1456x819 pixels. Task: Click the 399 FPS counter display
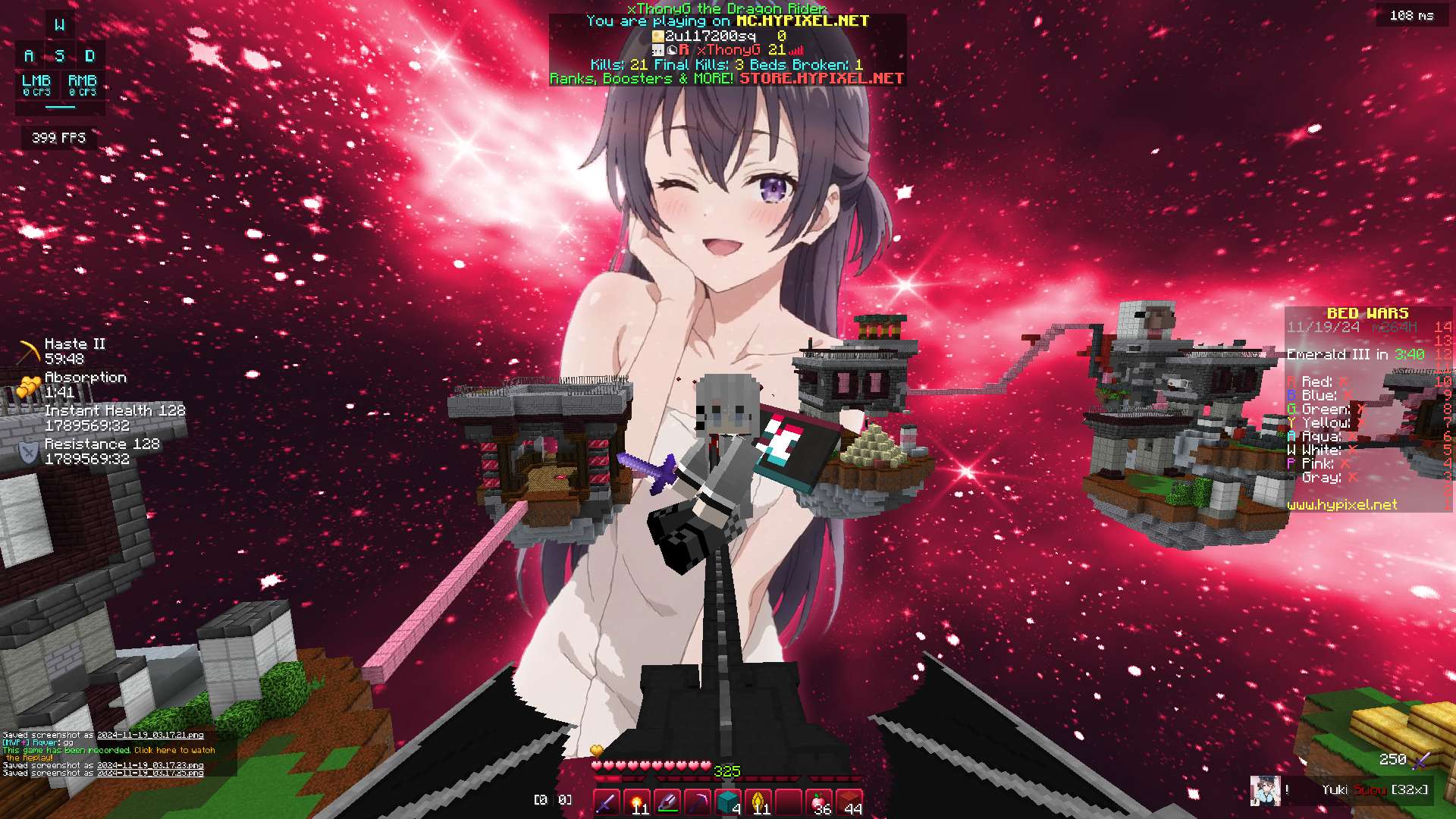point(58,138)
